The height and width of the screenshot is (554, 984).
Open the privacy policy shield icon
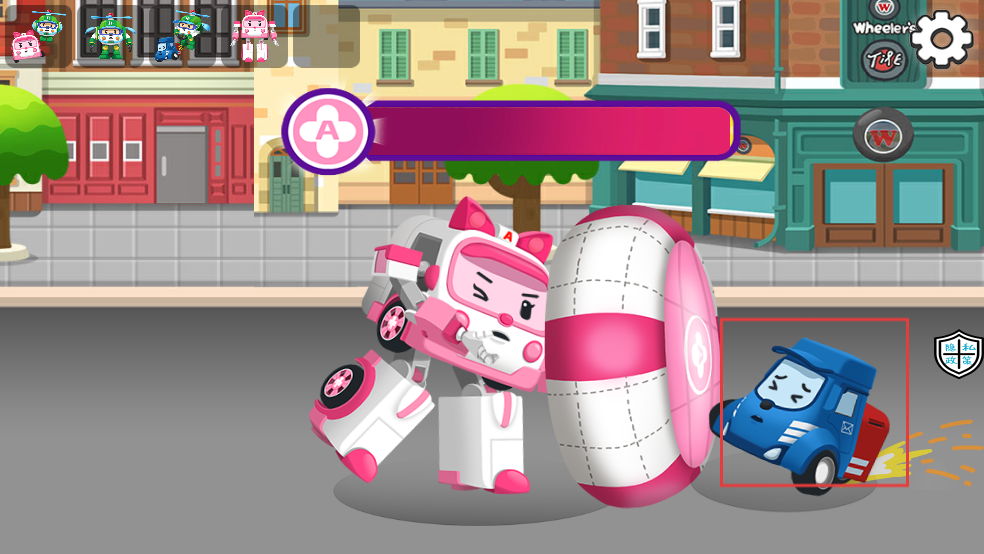click(958, 355)
